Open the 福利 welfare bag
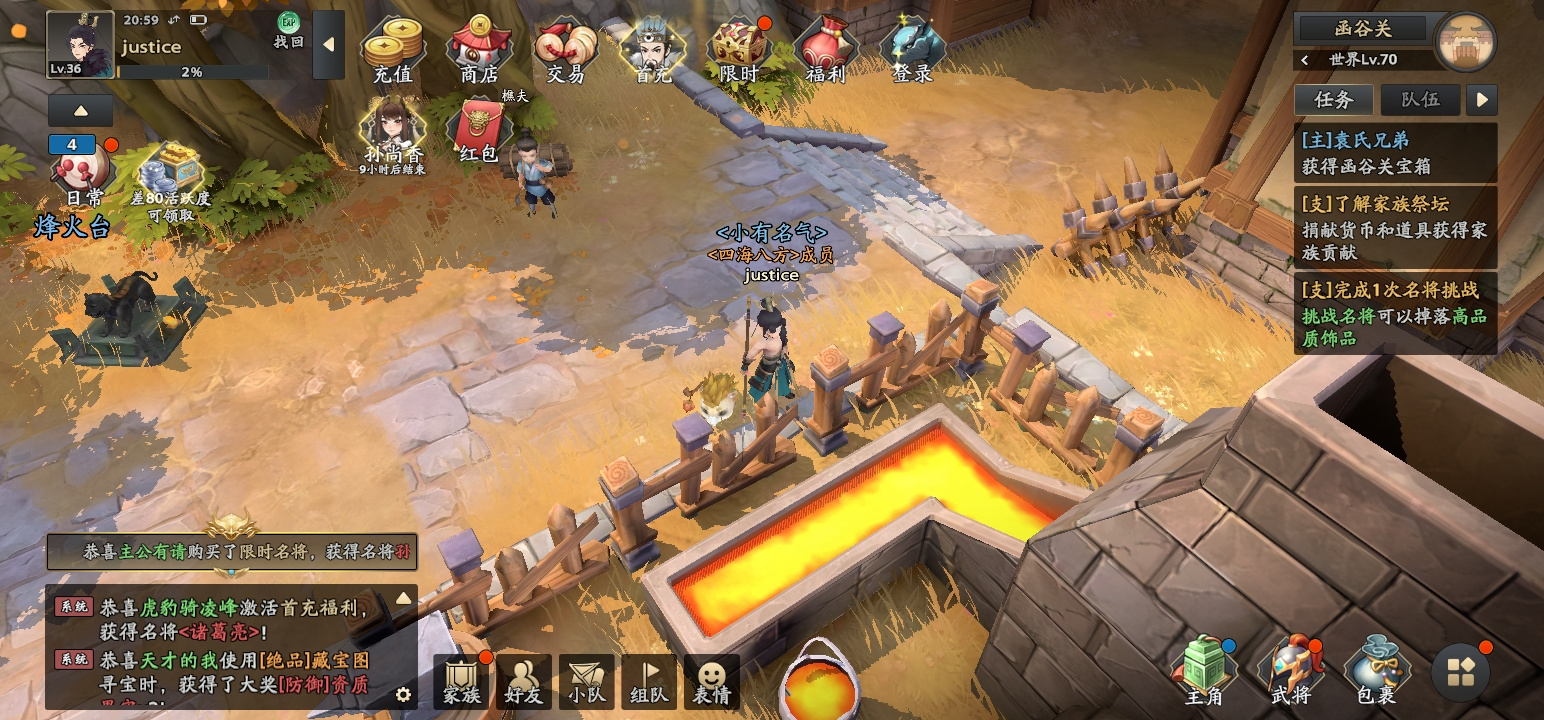Image resolution: width=1544 pixels, height=720 pixels. (825, 50)
